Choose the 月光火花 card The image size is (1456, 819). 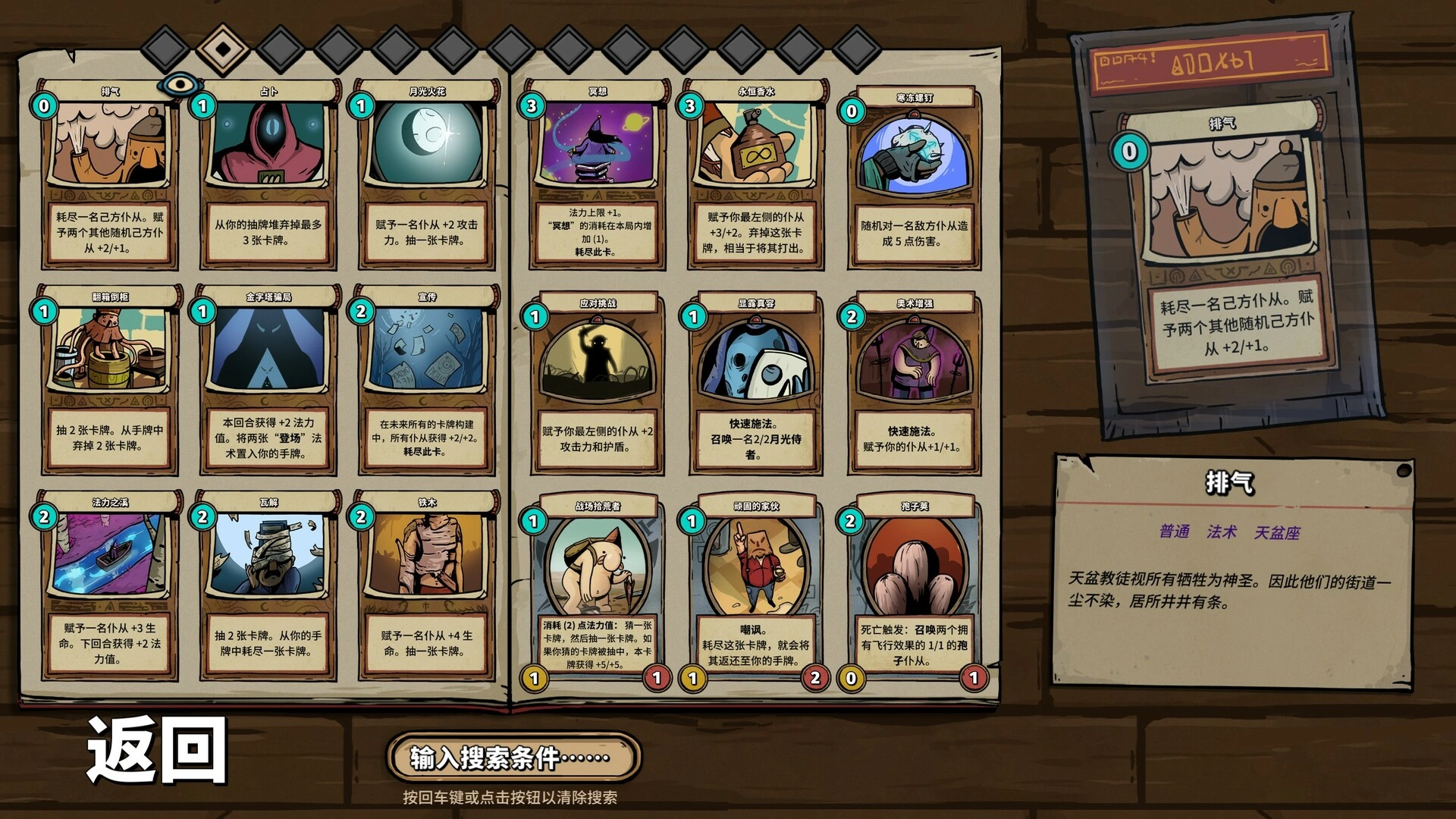[x=426, y=174]
